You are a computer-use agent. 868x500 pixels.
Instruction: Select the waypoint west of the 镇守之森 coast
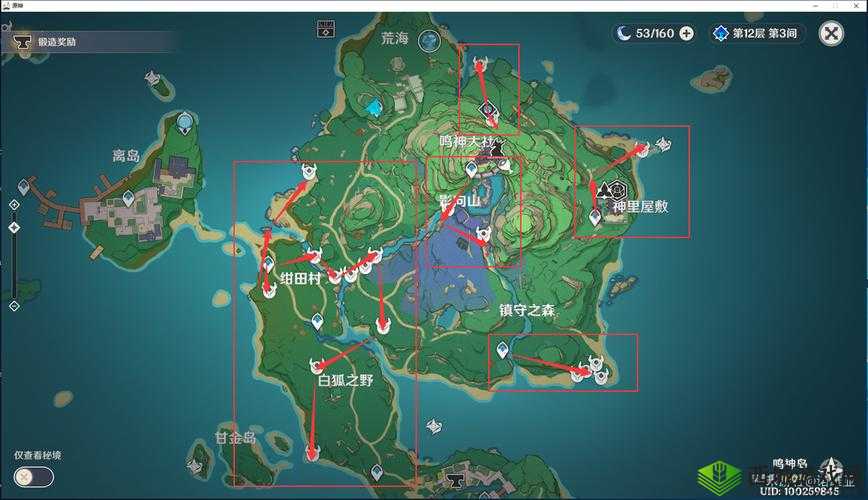[503, 350]
